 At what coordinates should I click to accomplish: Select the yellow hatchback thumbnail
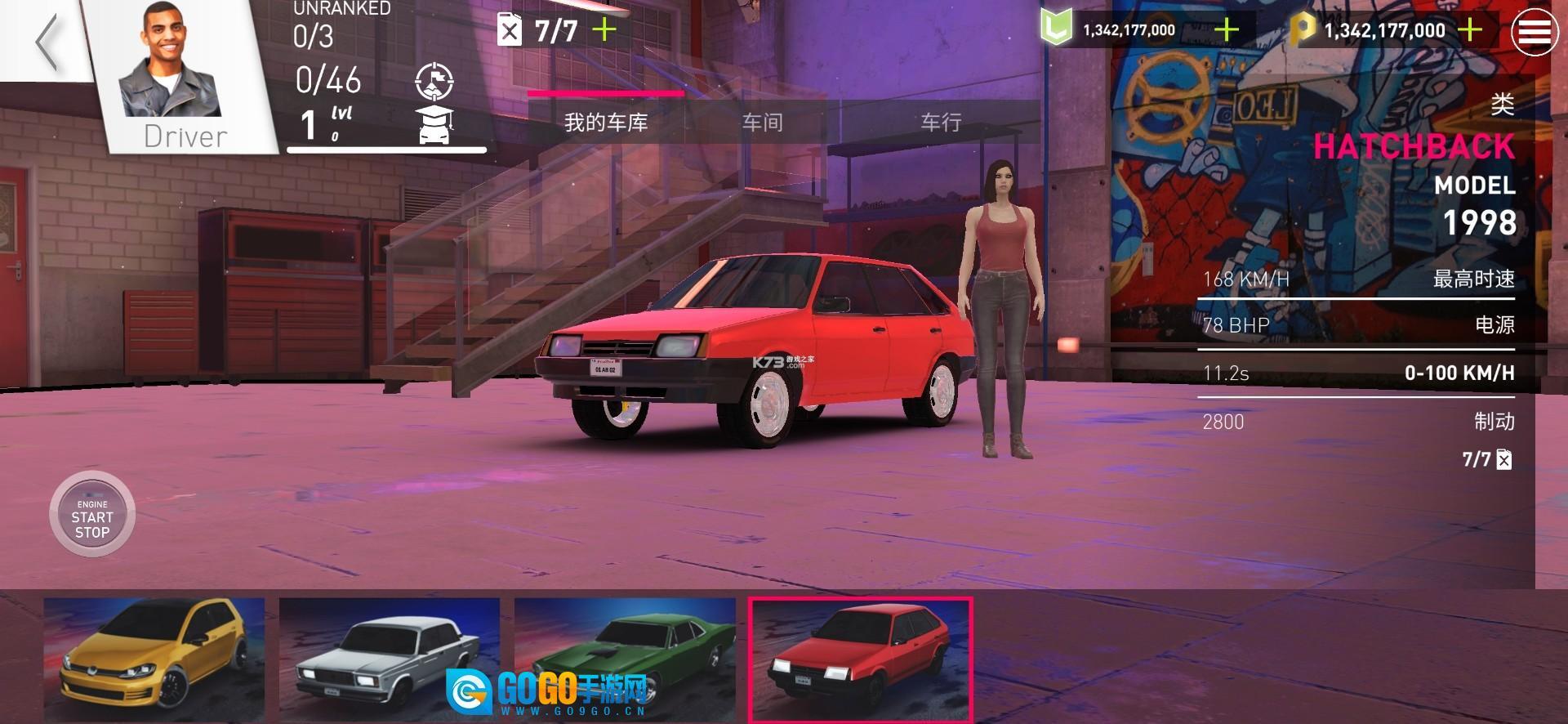(154, 659)
